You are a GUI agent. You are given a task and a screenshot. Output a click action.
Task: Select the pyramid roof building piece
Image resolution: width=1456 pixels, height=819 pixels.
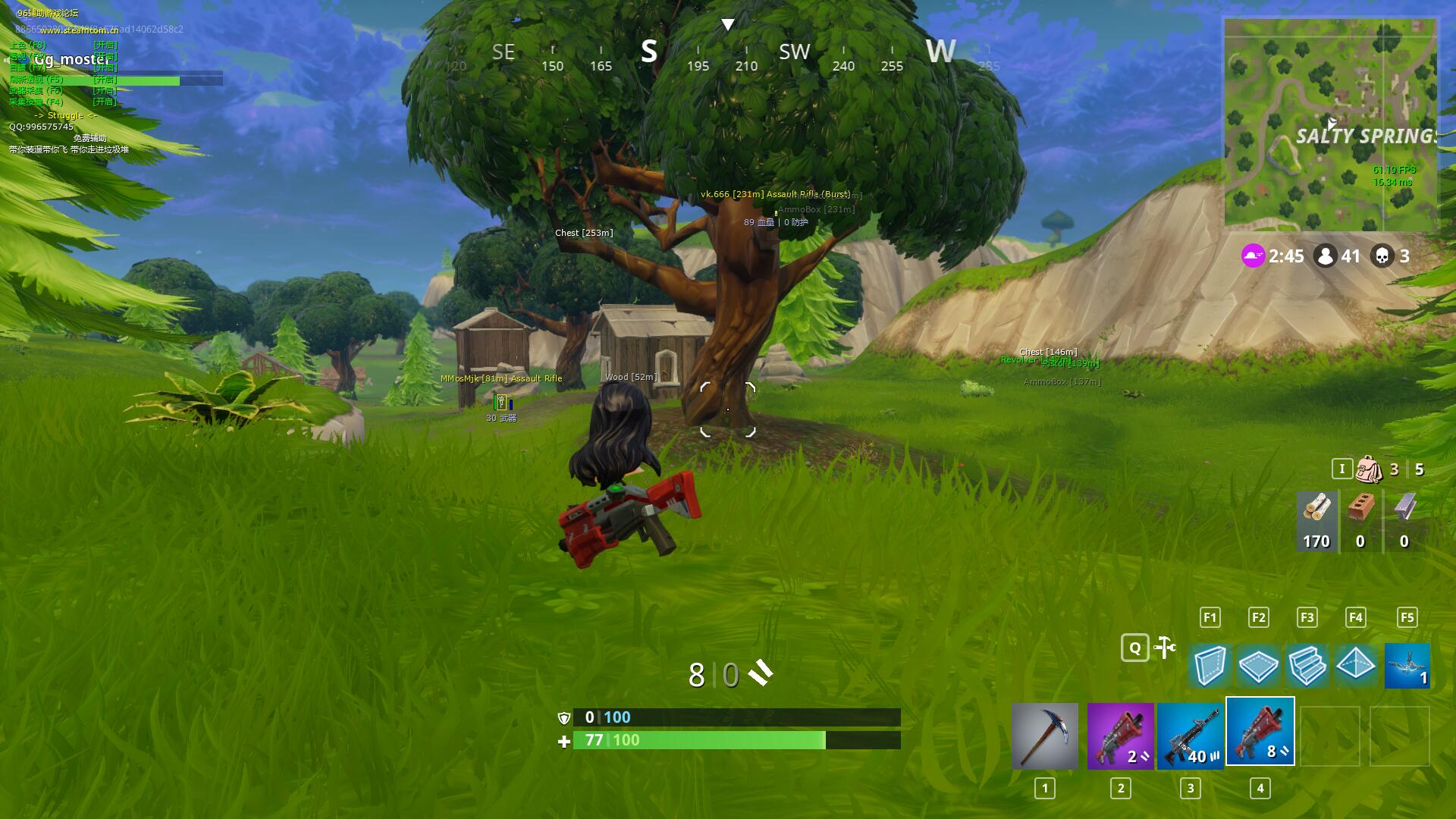tap(1356, 666)
